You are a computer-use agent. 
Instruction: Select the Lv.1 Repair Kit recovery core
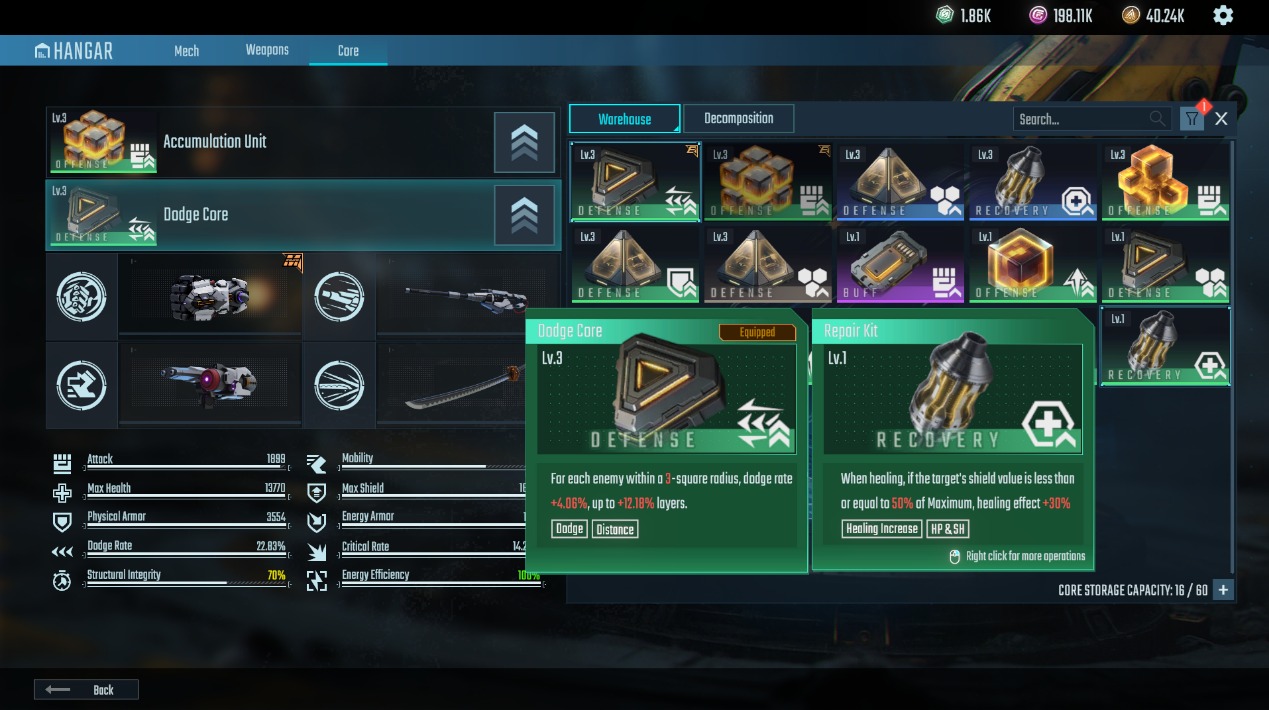[x=1165, y=346]
